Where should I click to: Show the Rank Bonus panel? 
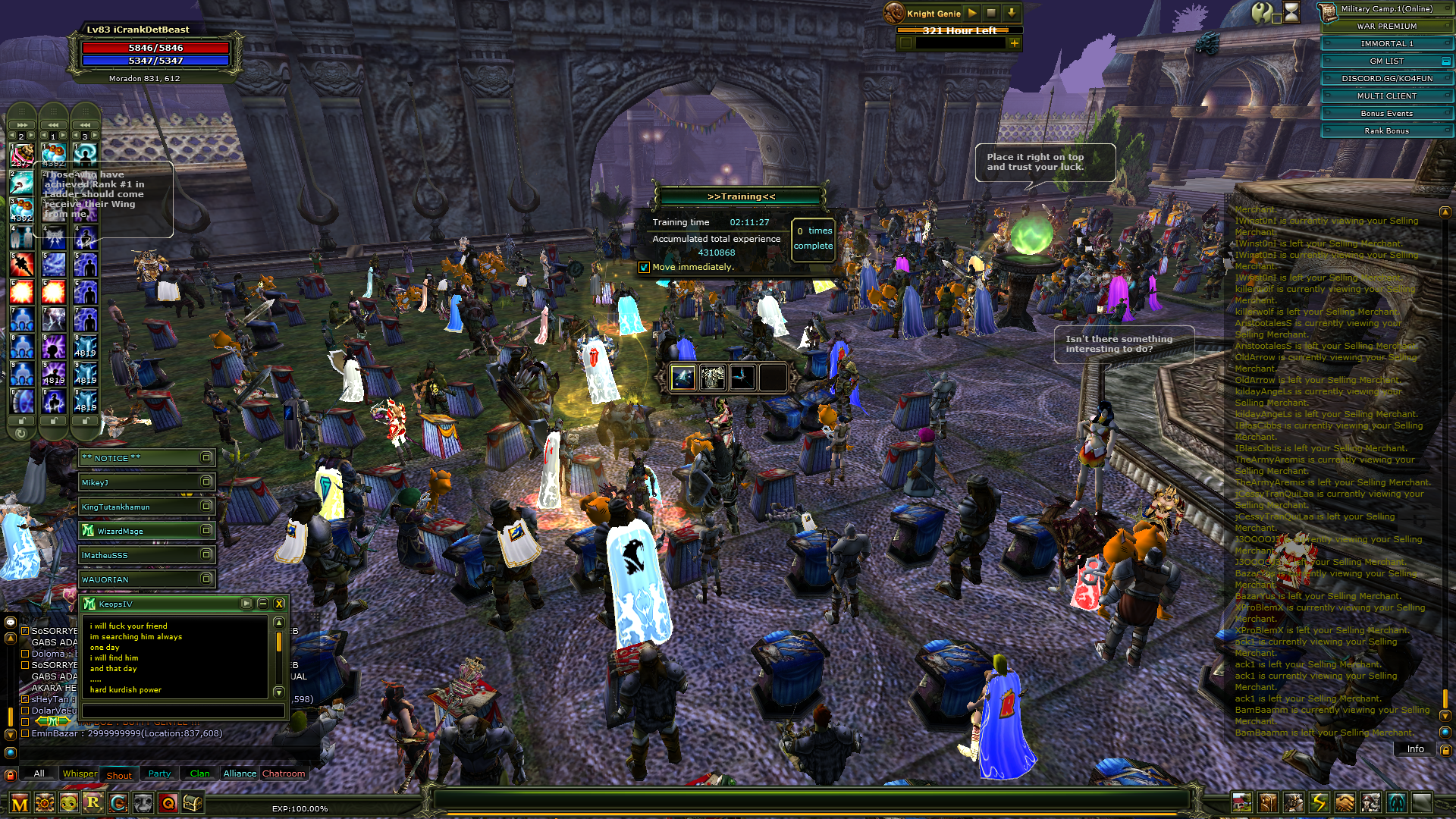coord(1386,131)
